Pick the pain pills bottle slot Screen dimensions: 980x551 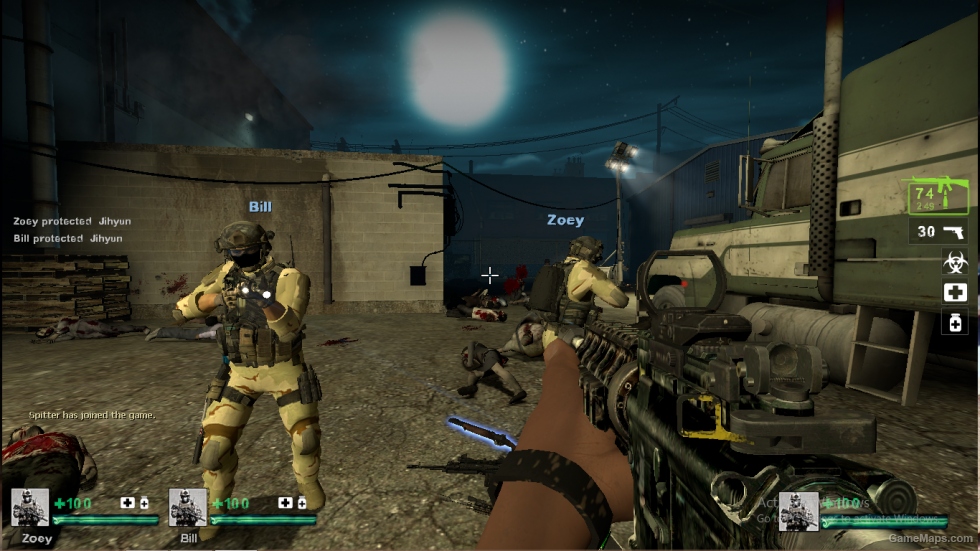[x=955, y=322]
